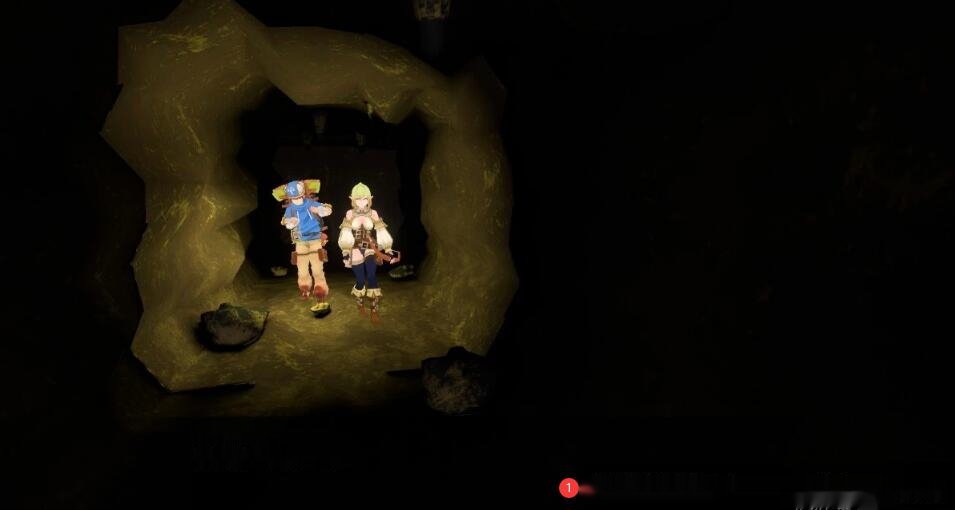Click the red notification badge numbered 1
955x510 pixels.
569,488
